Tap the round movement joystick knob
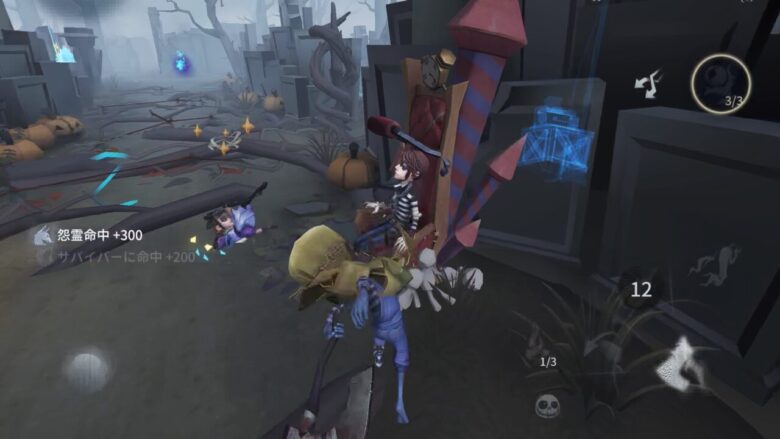Screen dimensions: 780x439 (87, 369)
